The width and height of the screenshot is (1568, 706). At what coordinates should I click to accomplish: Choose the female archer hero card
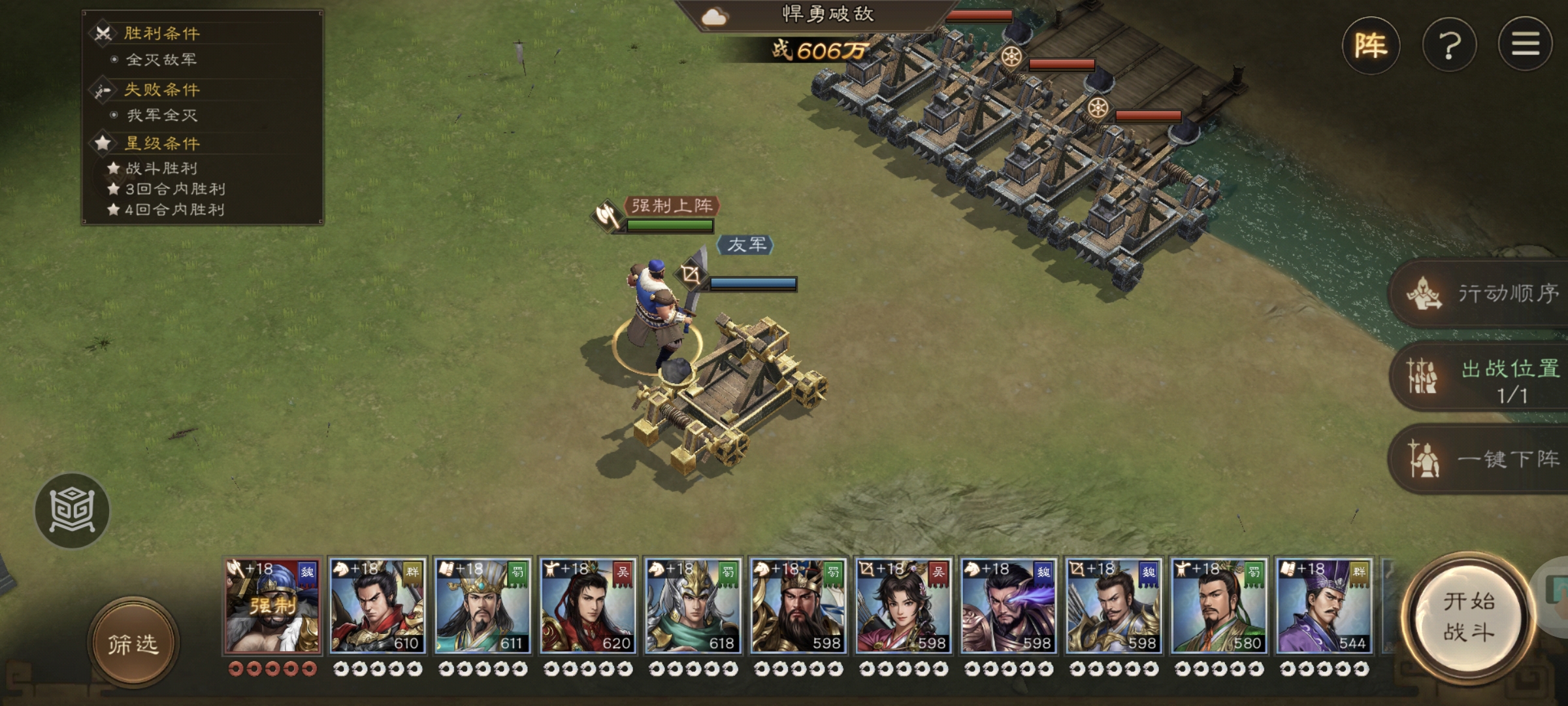904,606
